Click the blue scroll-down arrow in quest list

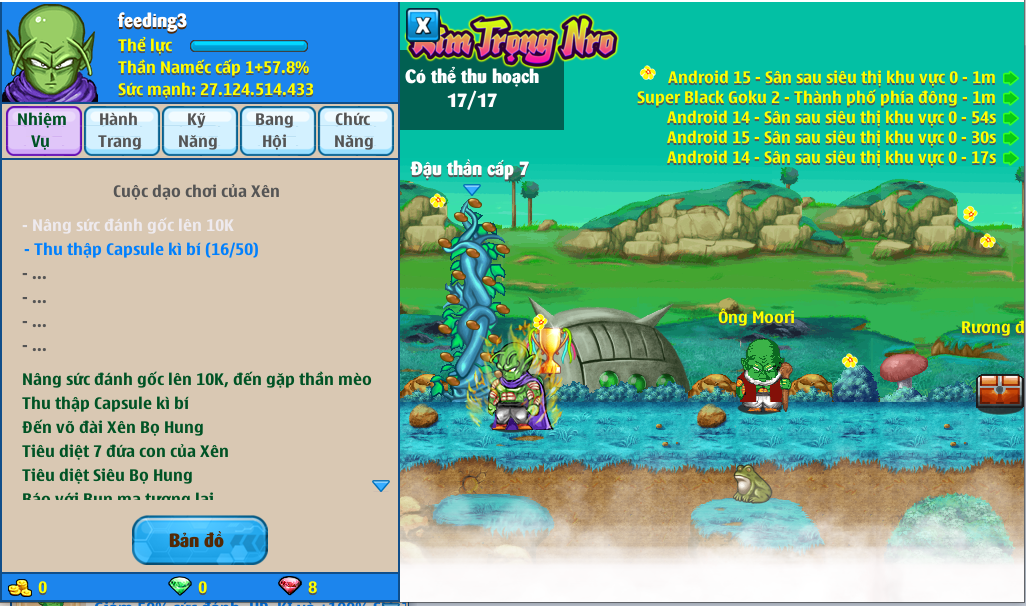pyautogui.click(x=381, y=485)
